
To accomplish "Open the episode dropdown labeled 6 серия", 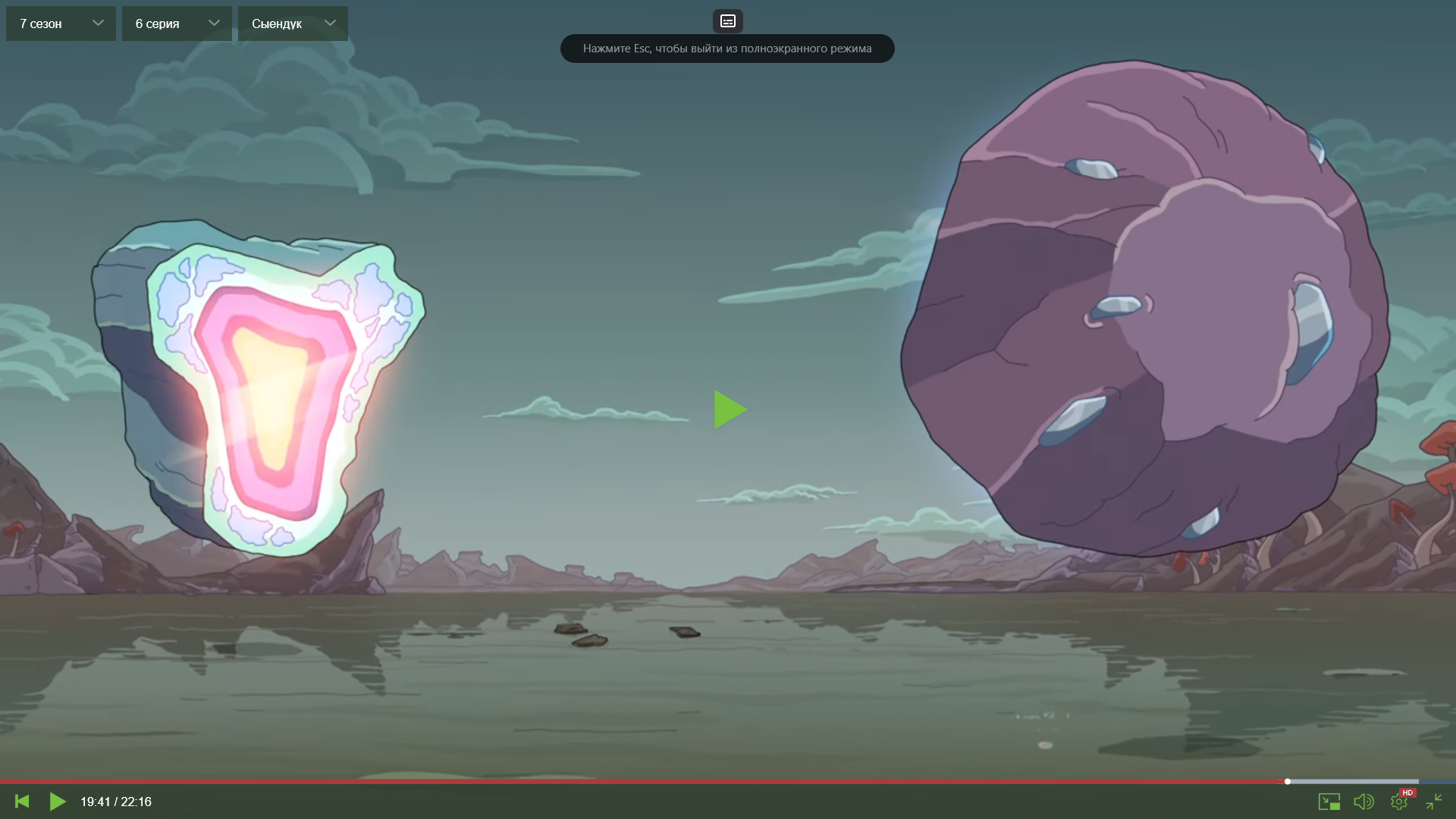I will click(177, 24).
